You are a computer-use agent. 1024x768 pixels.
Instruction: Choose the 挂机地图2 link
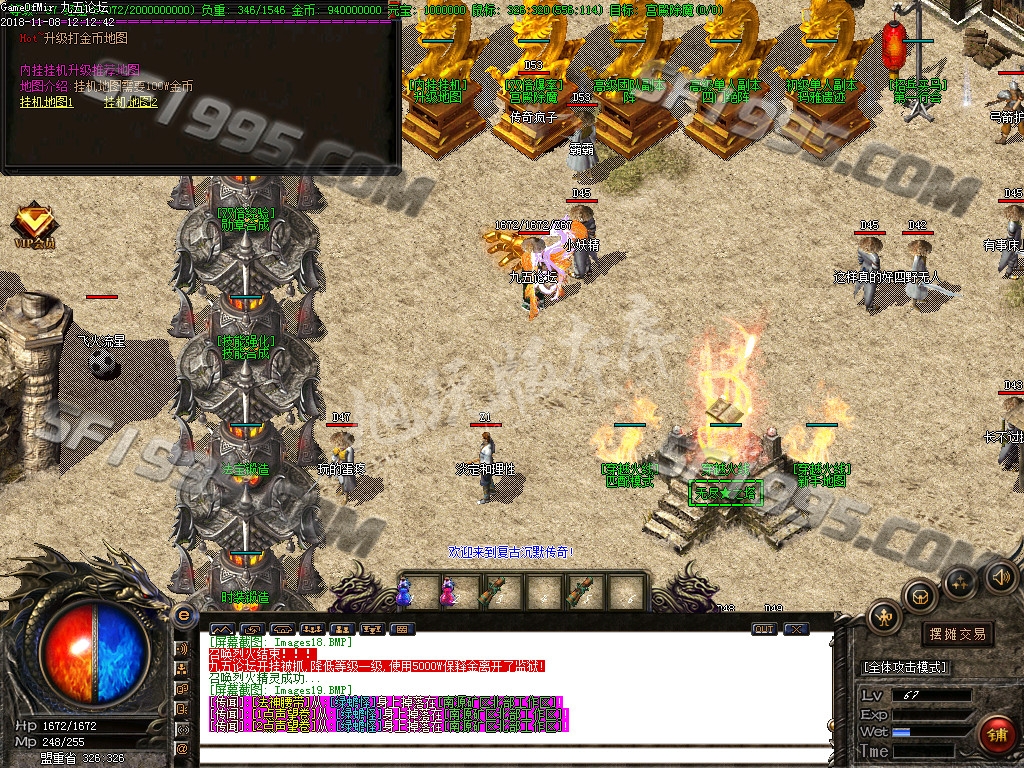[131, 102]
